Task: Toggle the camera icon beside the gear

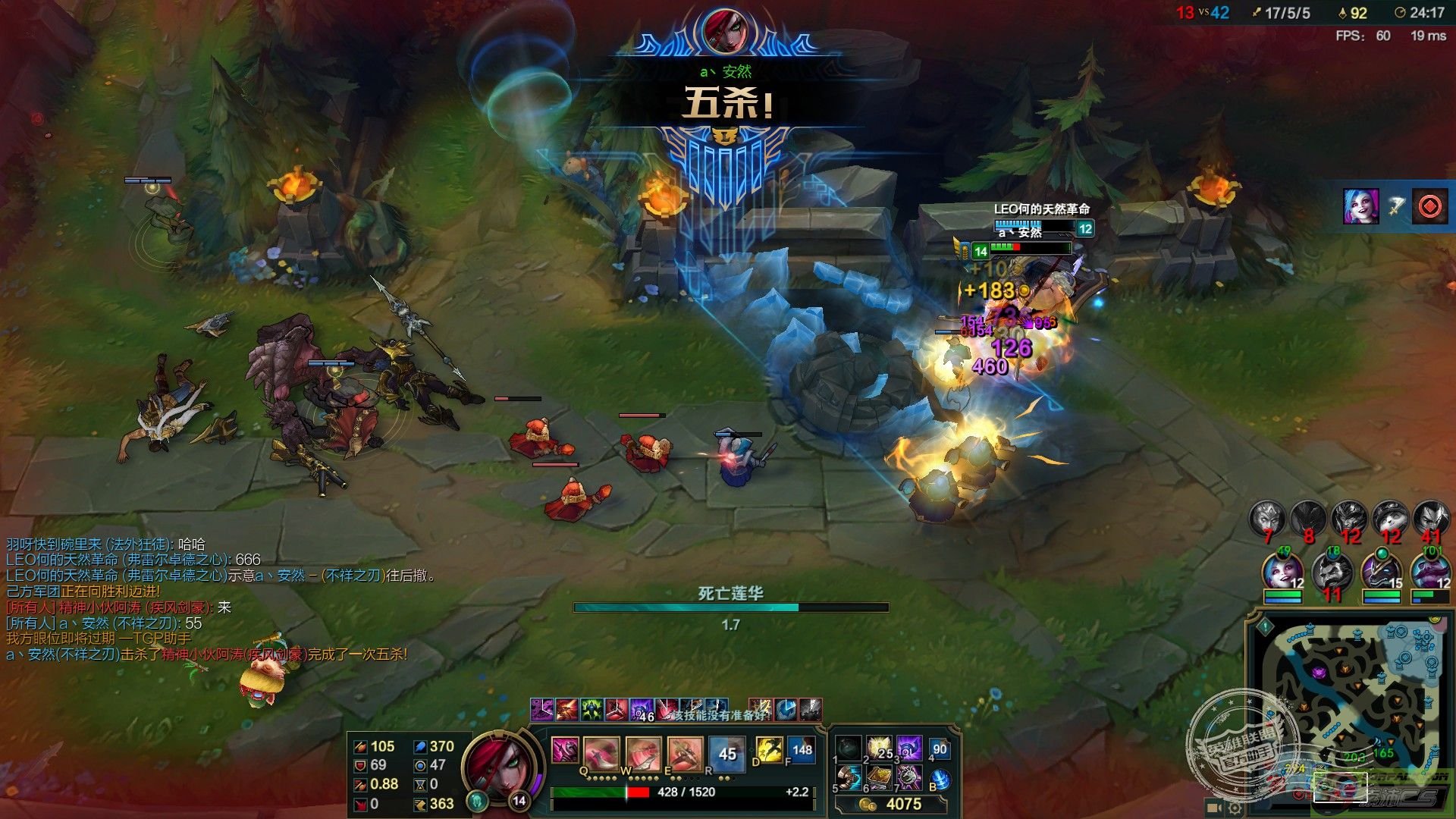Action: 1213,808
